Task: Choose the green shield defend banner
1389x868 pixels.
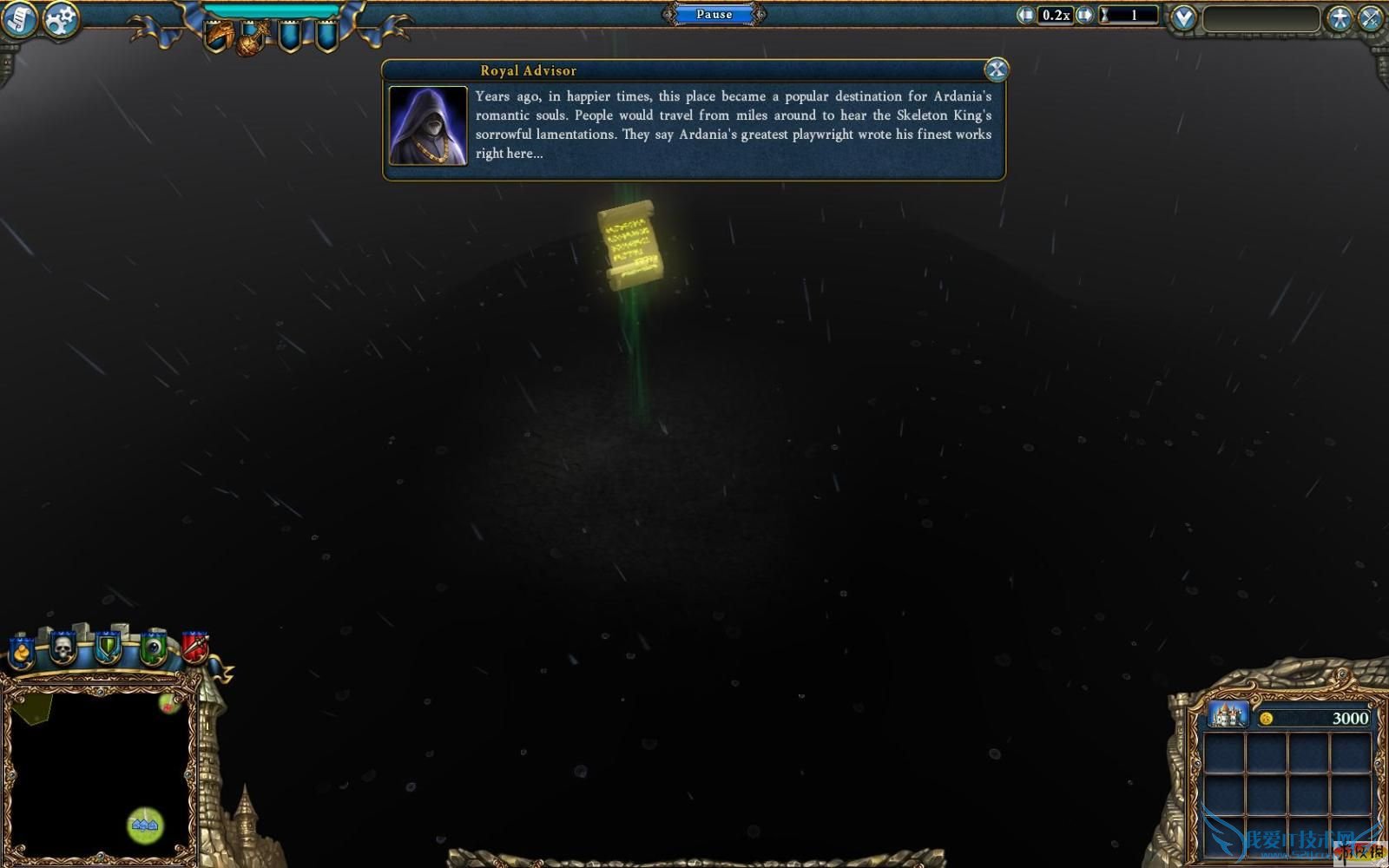Action: point(108,648)
